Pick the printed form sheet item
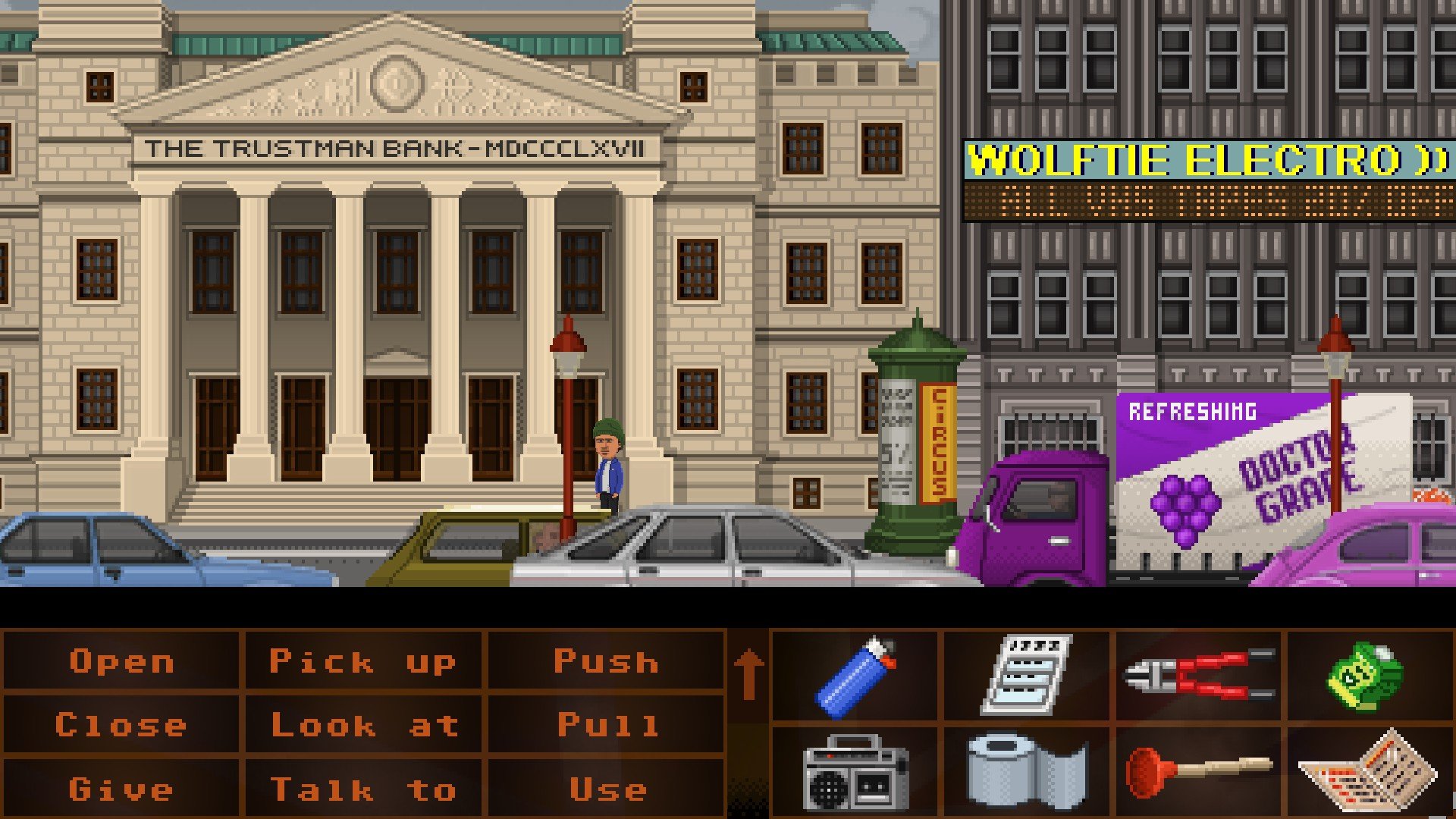 (1027, 675)
